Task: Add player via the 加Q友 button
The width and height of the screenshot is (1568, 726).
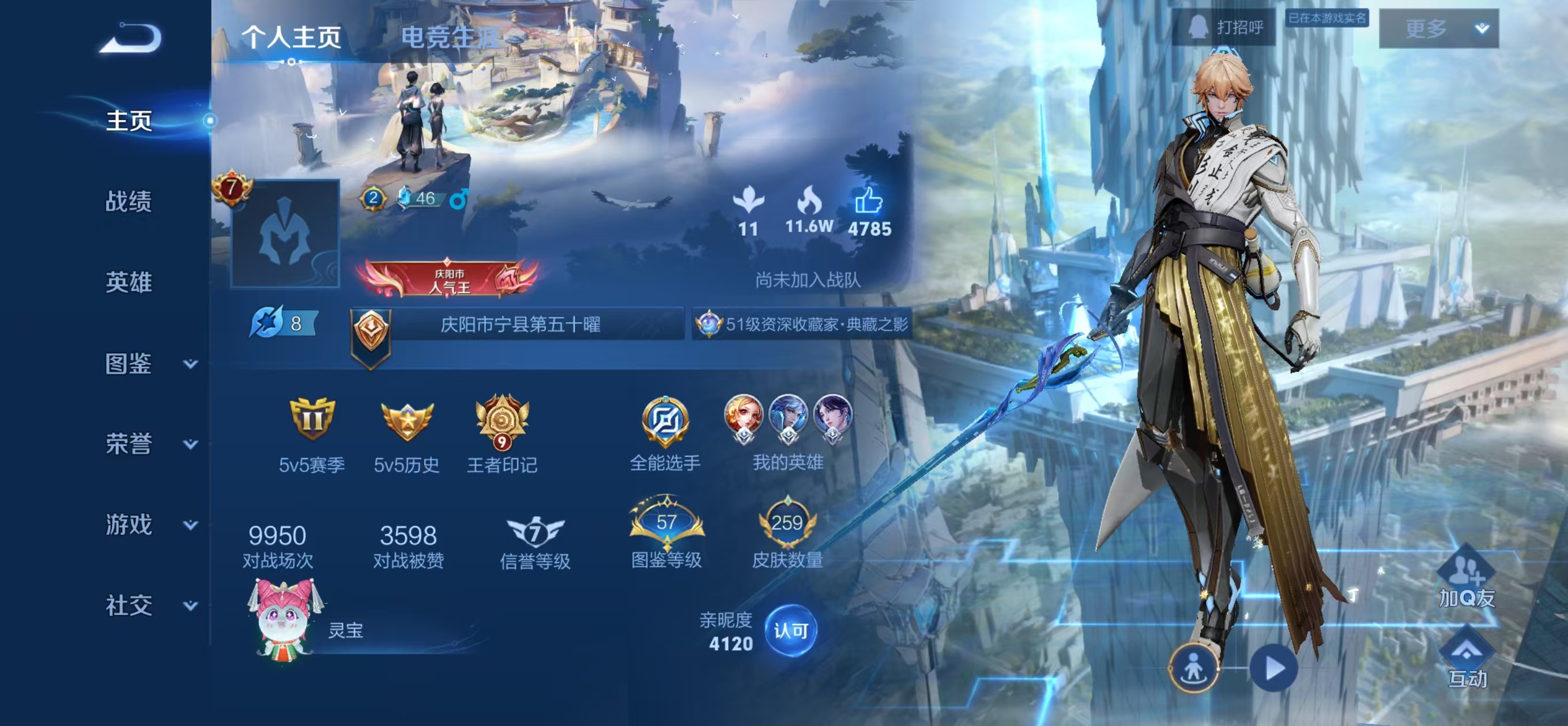Action: [x=1466, y=577]
